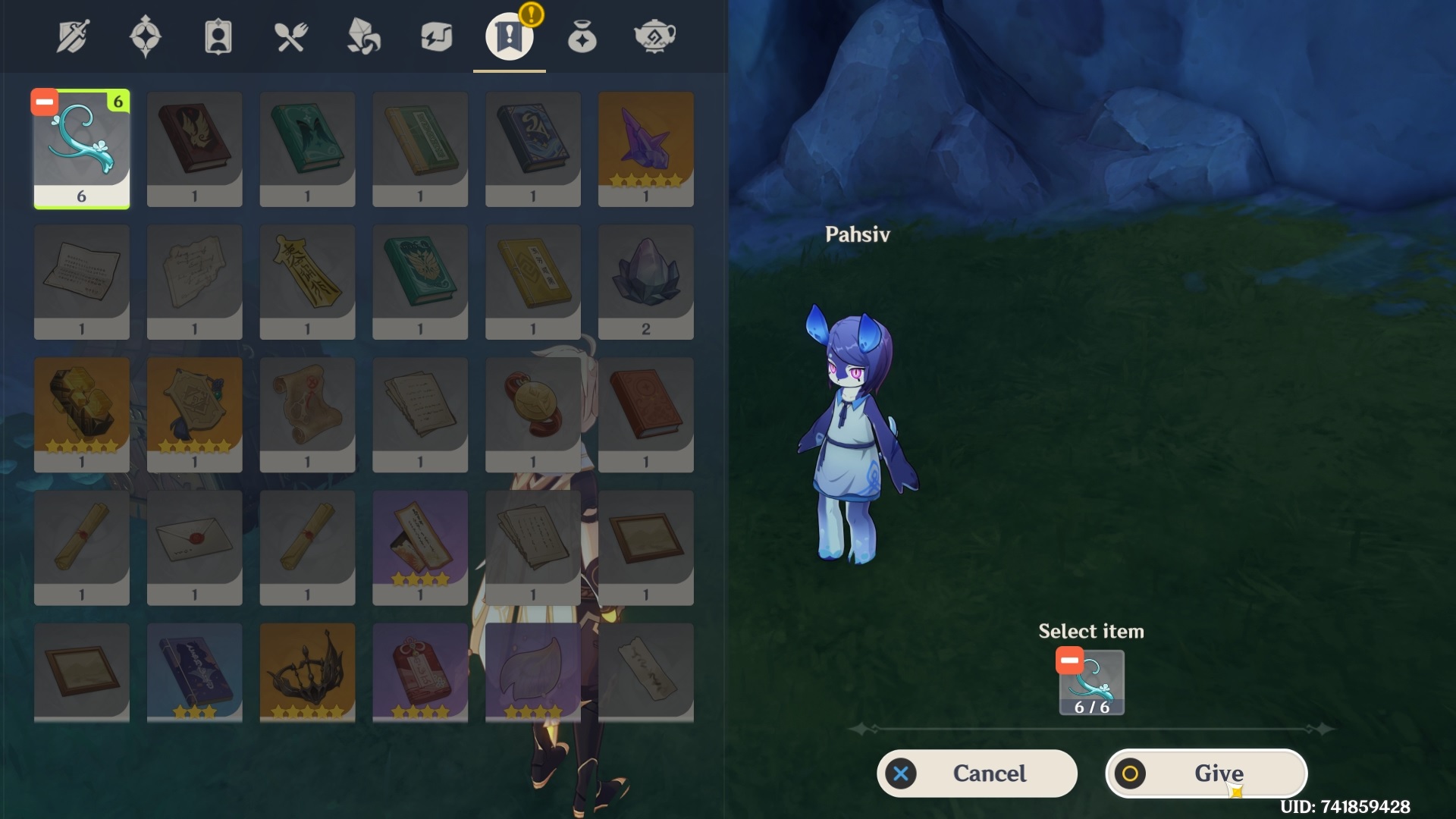Remove the item from the Select item slot
1456x819 pixels.
(x=1069, y=661)
